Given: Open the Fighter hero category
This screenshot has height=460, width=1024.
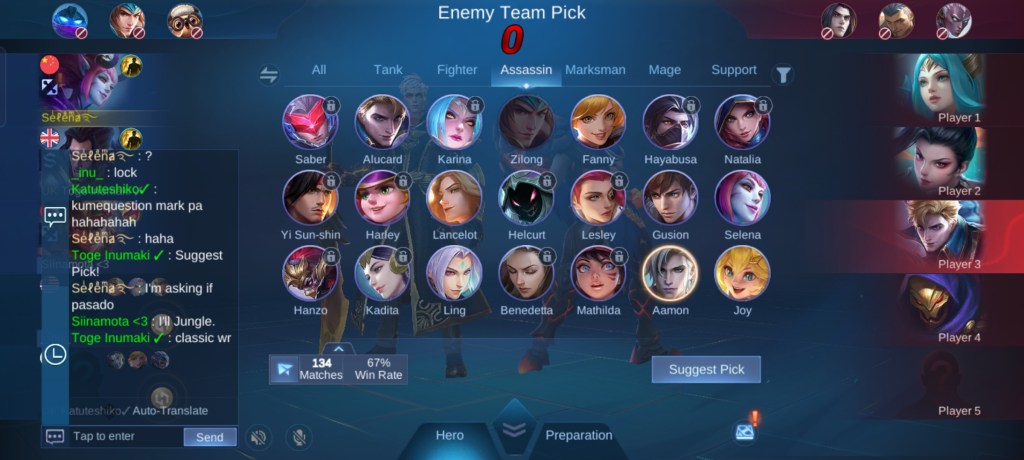Looking at the screenshot, I should tap(457, 70).
